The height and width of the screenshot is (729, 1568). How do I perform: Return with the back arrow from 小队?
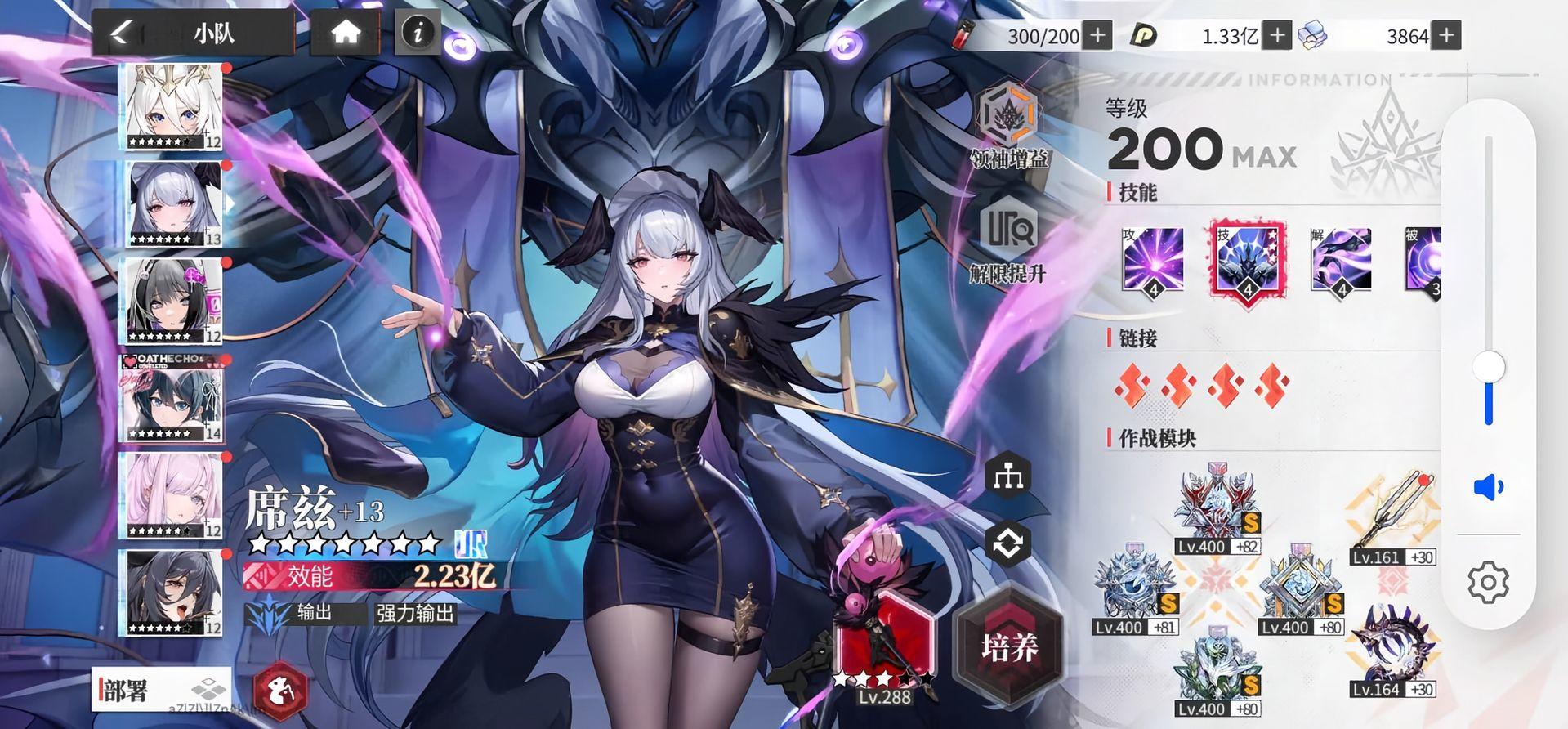[x=119, y=31]
